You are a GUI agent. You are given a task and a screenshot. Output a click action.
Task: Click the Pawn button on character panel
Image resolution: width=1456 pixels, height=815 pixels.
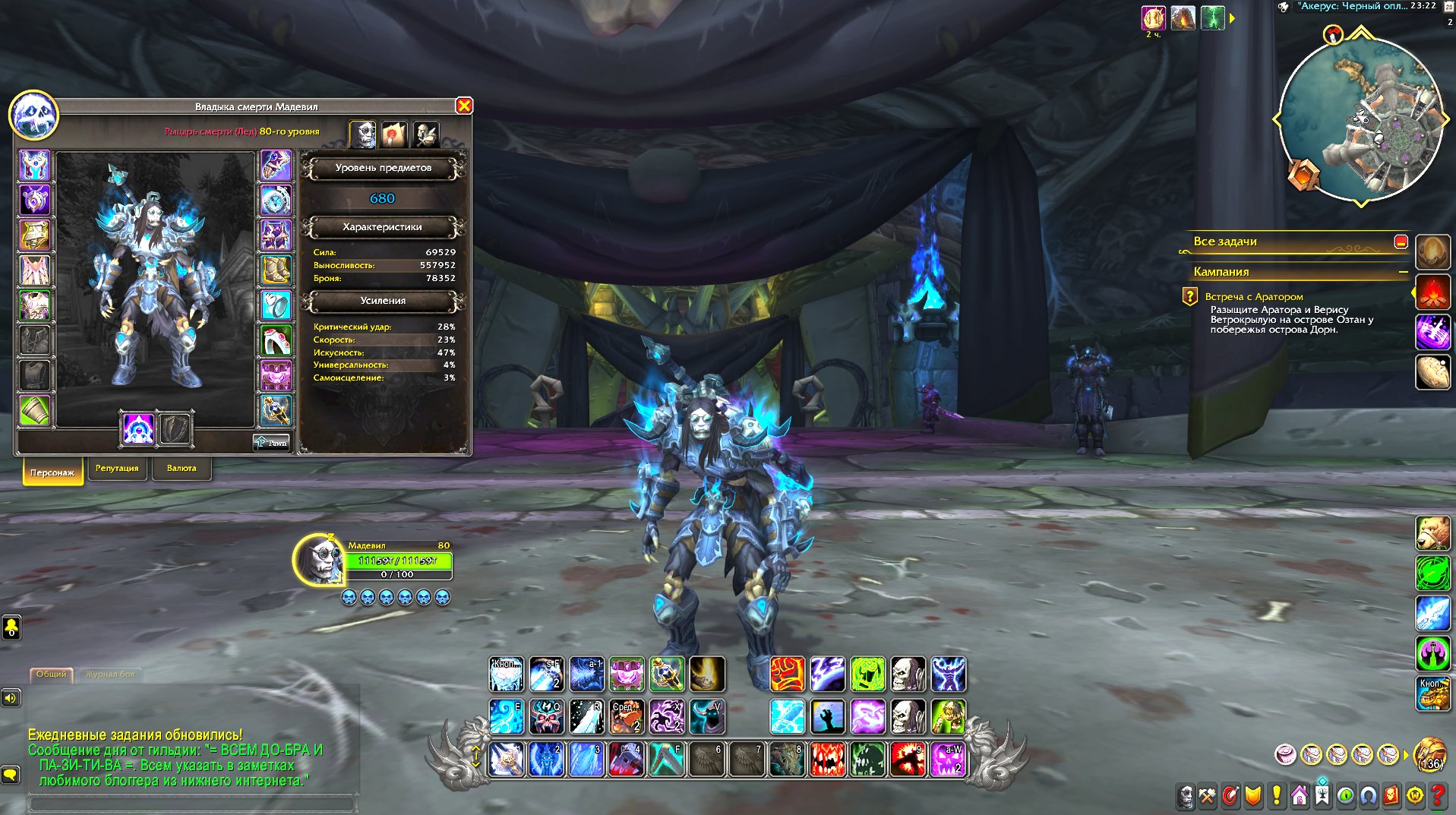(271, 442)
